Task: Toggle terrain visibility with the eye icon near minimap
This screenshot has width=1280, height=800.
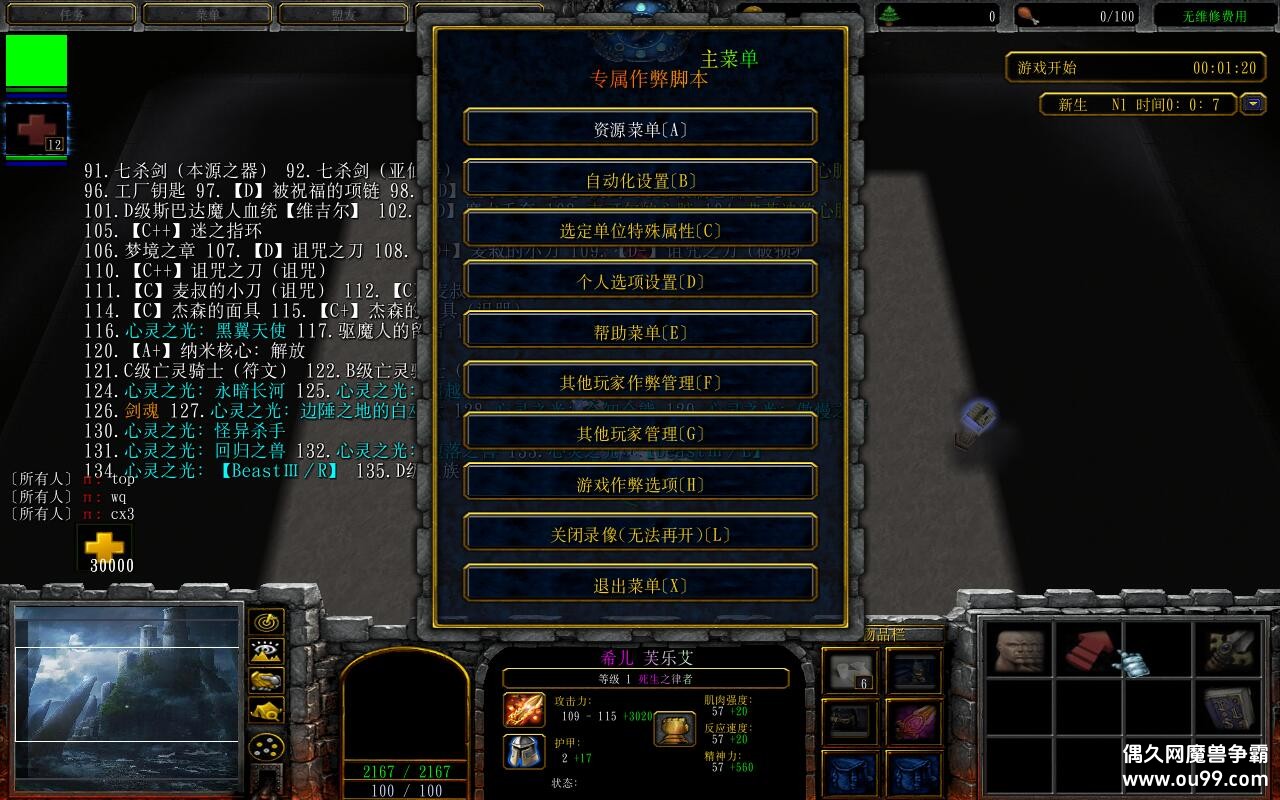Action: tap(265, 651)
